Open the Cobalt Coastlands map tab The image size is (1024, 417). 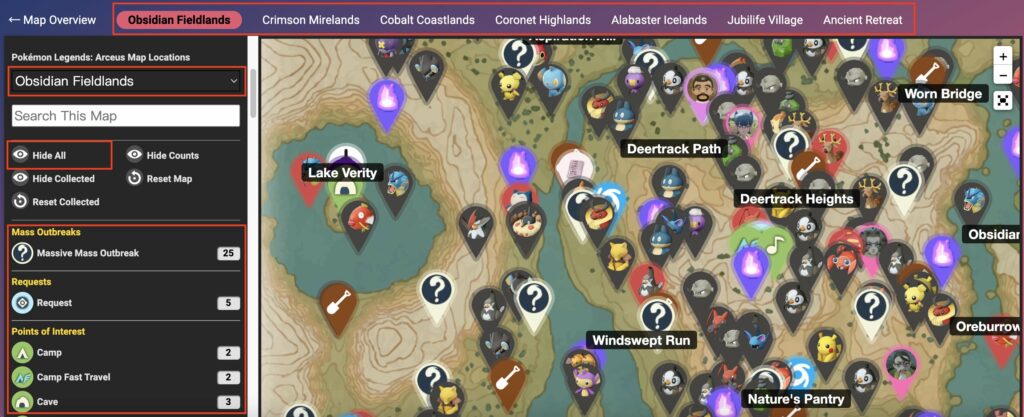pos(427,19)
